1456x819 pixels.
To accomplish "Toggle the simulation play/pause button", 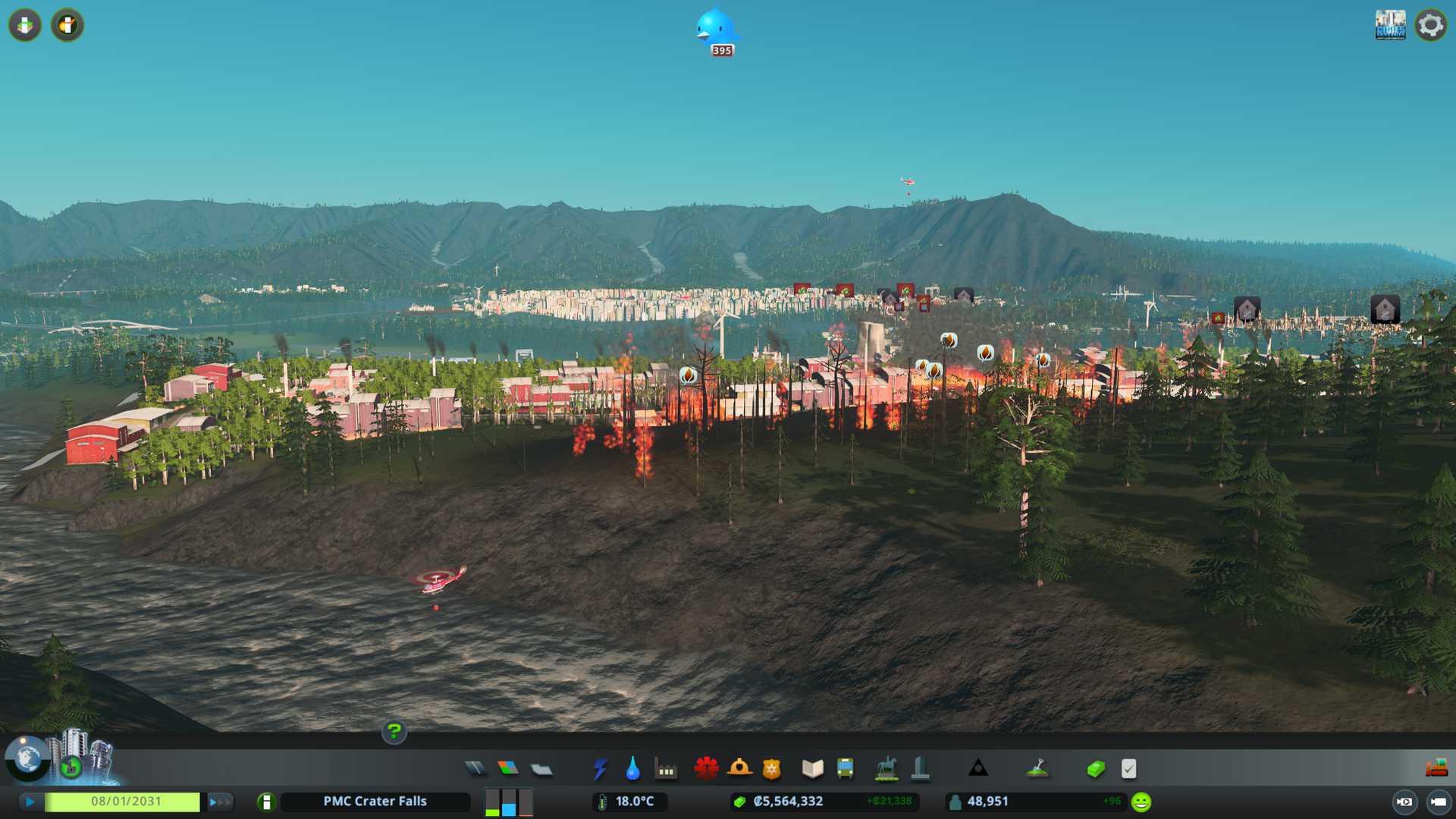I will [30, 802].
